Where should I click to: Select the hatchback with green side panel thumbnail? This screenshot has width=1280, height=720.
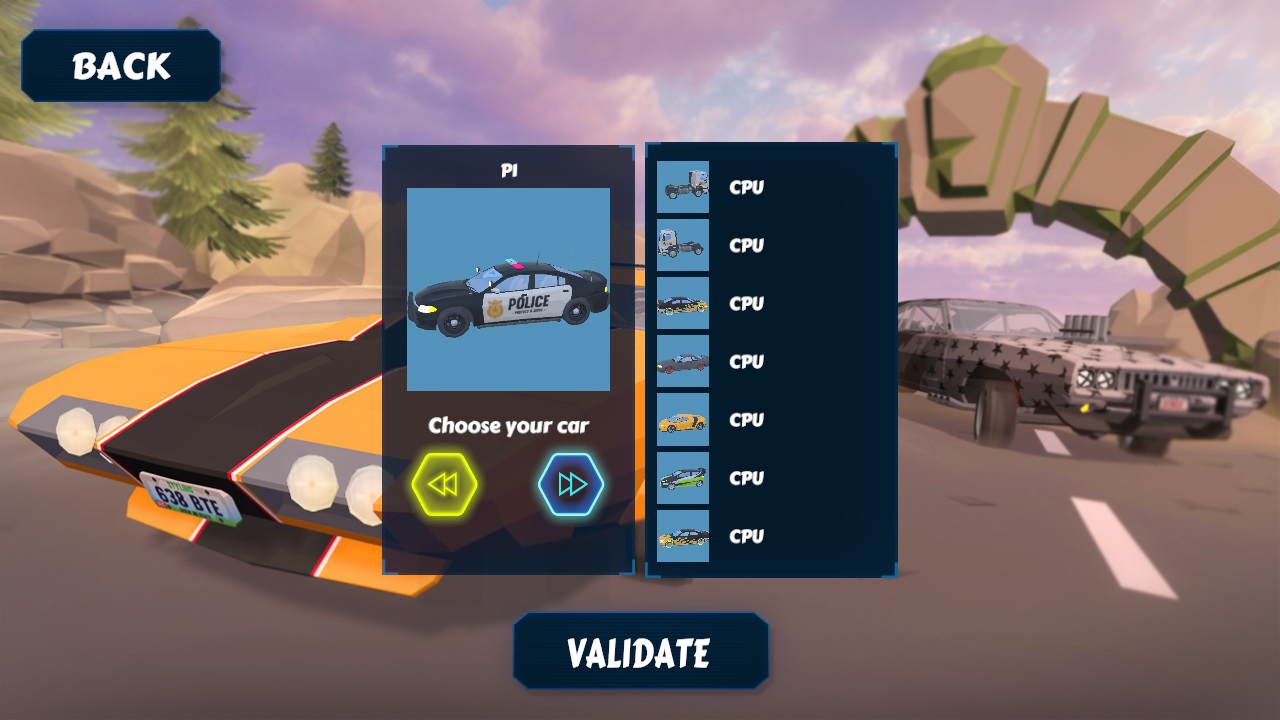tap(682, 478)
